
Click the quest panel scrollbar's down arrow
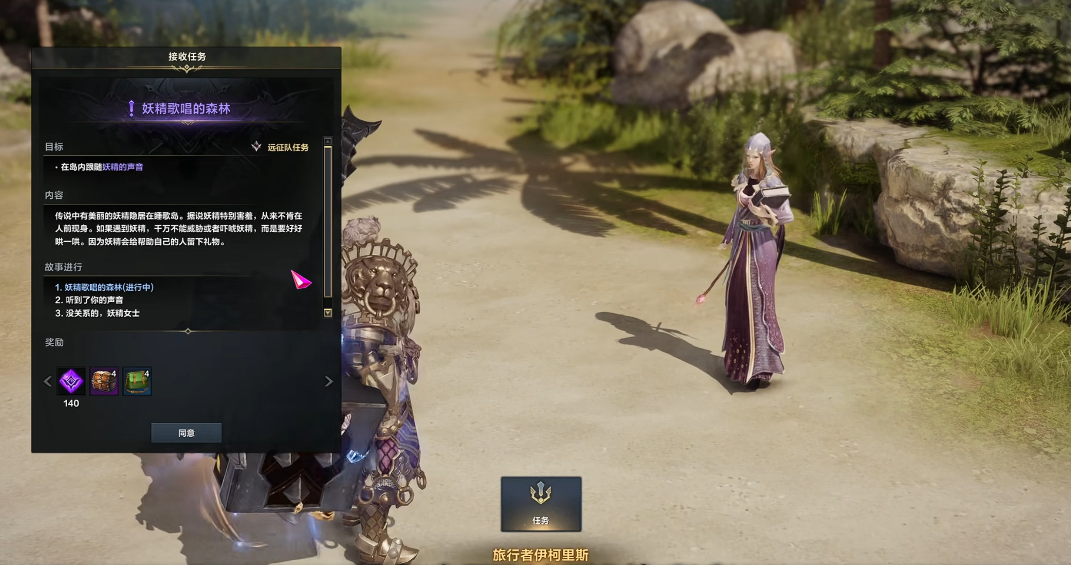pos(328,313)
